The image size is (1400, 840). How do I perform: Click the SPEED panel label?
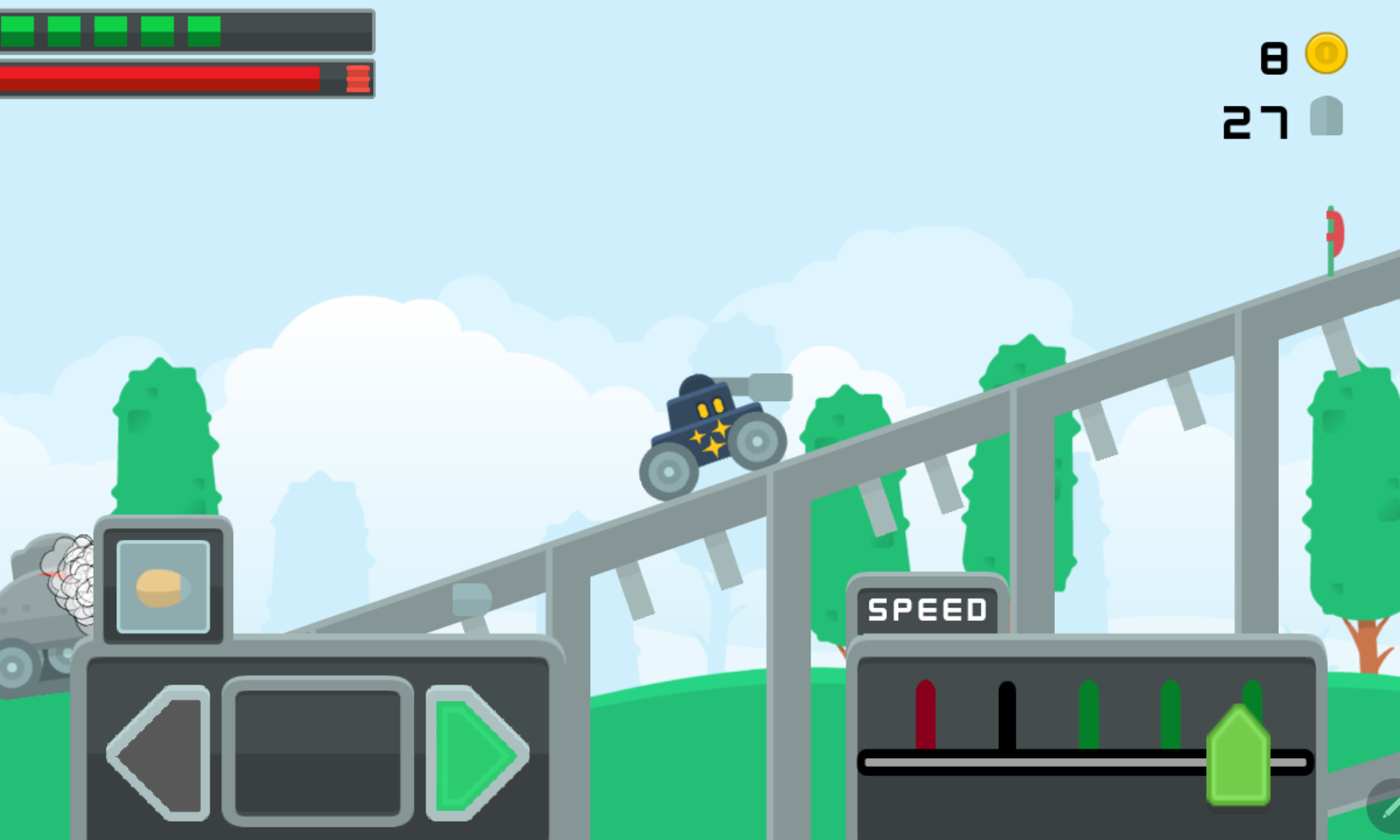point(925,609)
